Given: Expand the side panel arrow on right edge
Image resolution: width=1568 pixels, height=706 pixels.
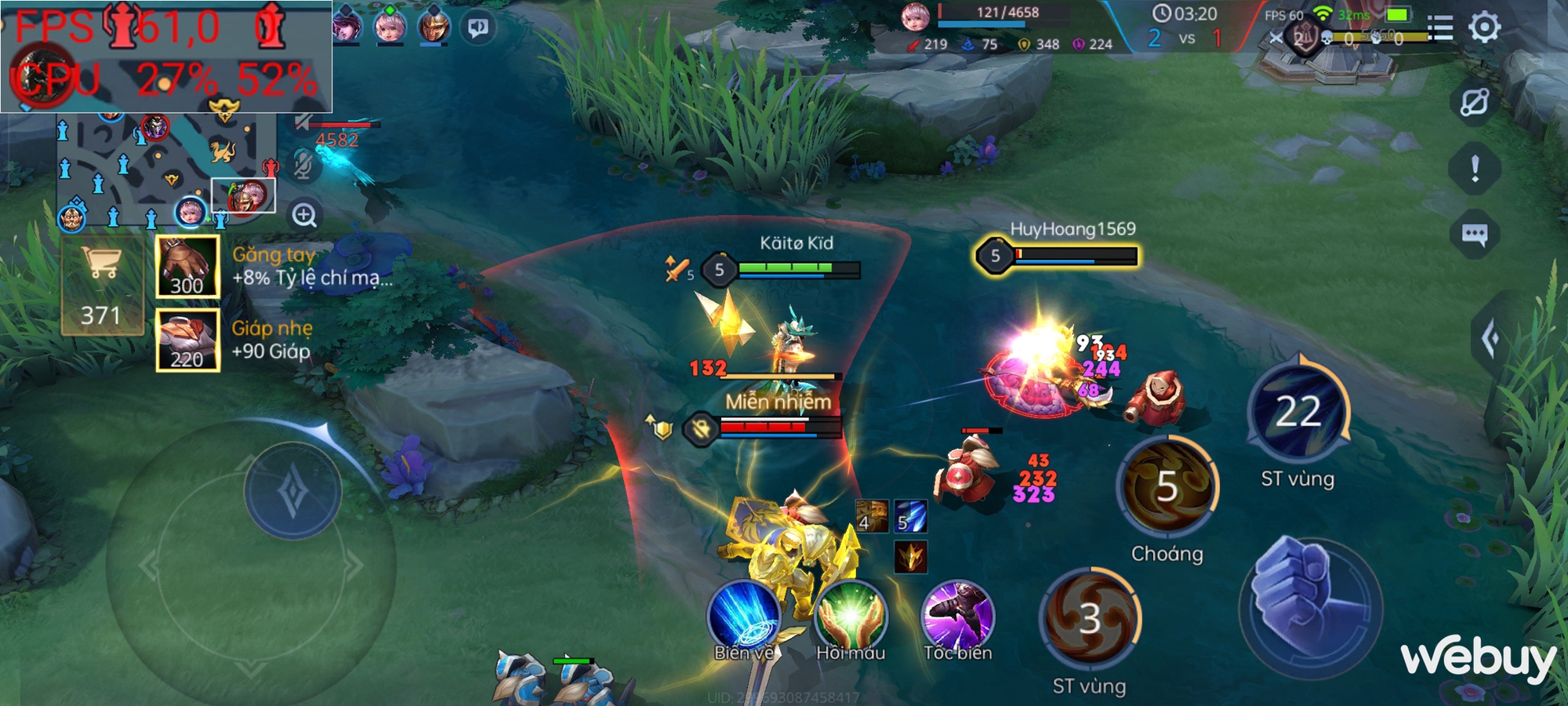Looking at the screenshot, I should pyautogui.click(x=1491, y=339).
